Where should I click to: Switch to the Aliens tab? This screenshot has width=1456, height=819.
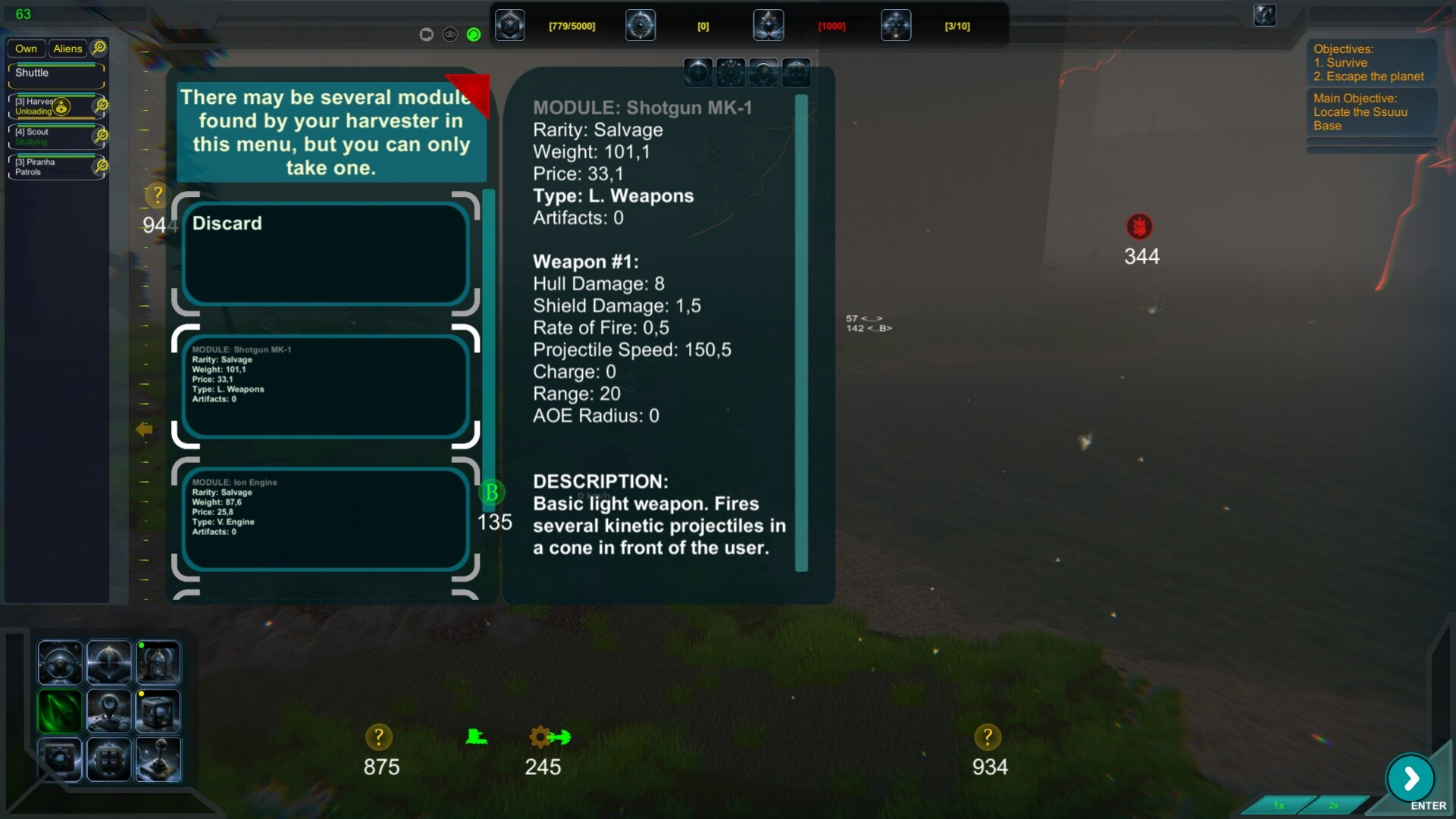tap(67, 48)
